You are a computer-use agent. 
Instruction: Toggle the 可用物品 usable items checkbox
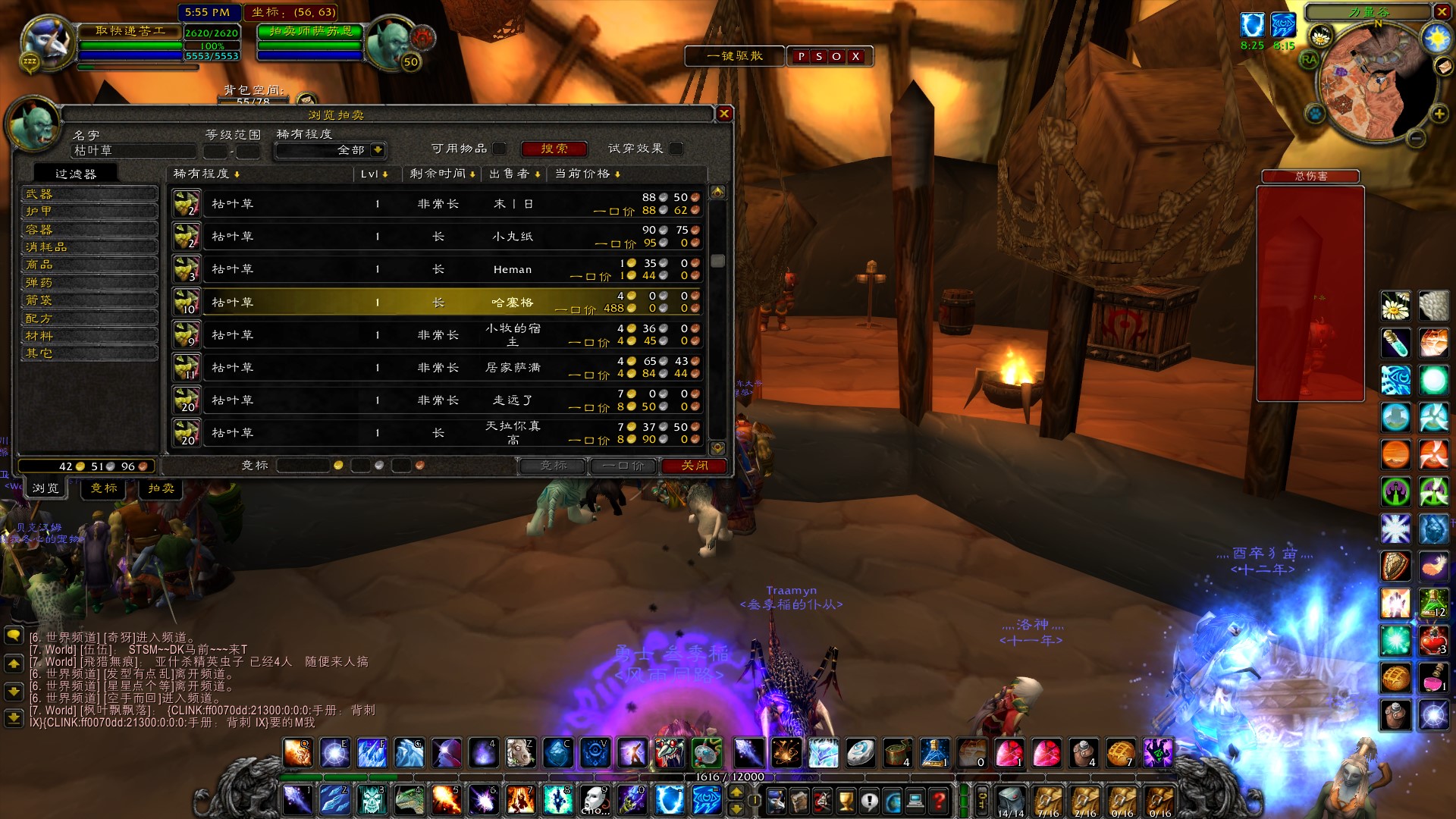coord(499,149)
